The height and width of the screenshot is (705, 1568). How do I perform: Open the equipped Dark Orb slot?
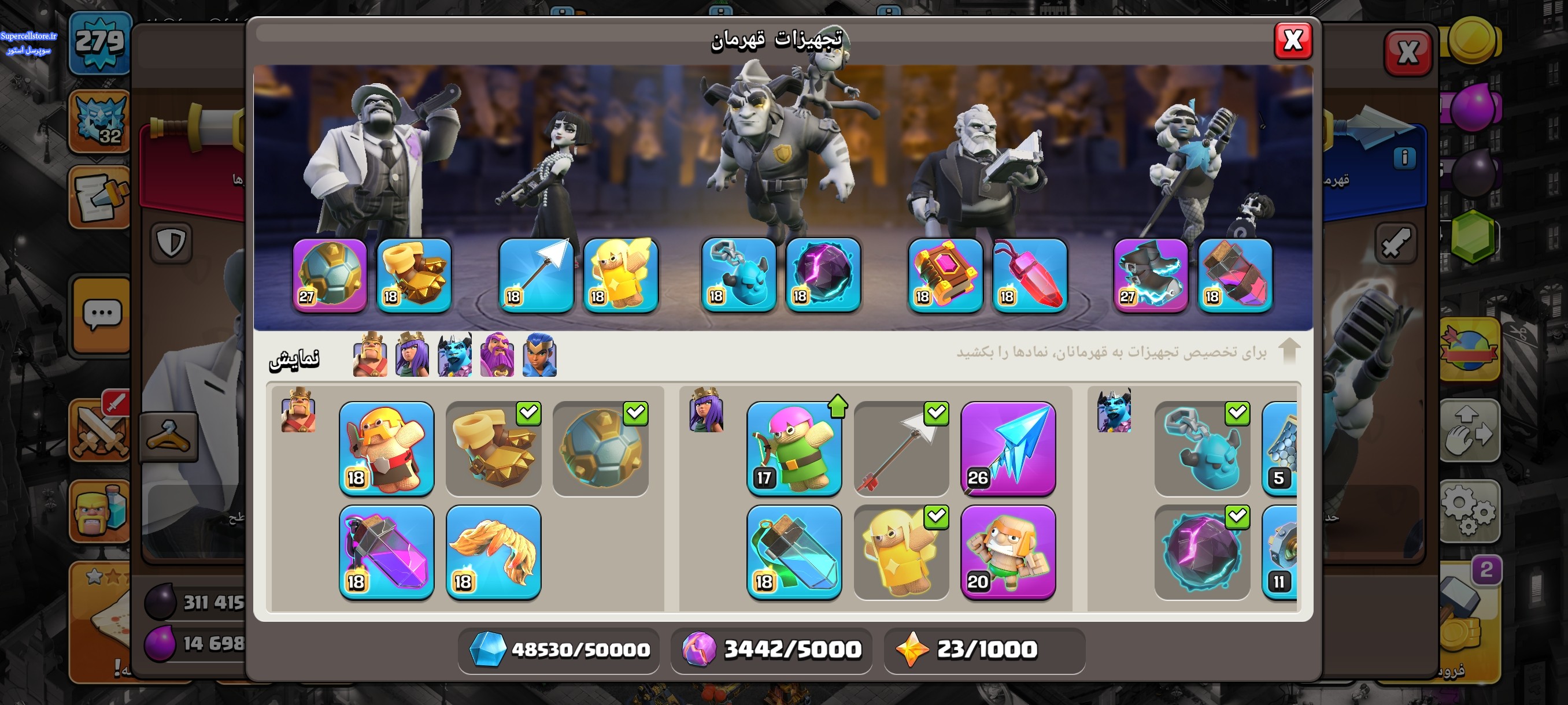[823, 276]
